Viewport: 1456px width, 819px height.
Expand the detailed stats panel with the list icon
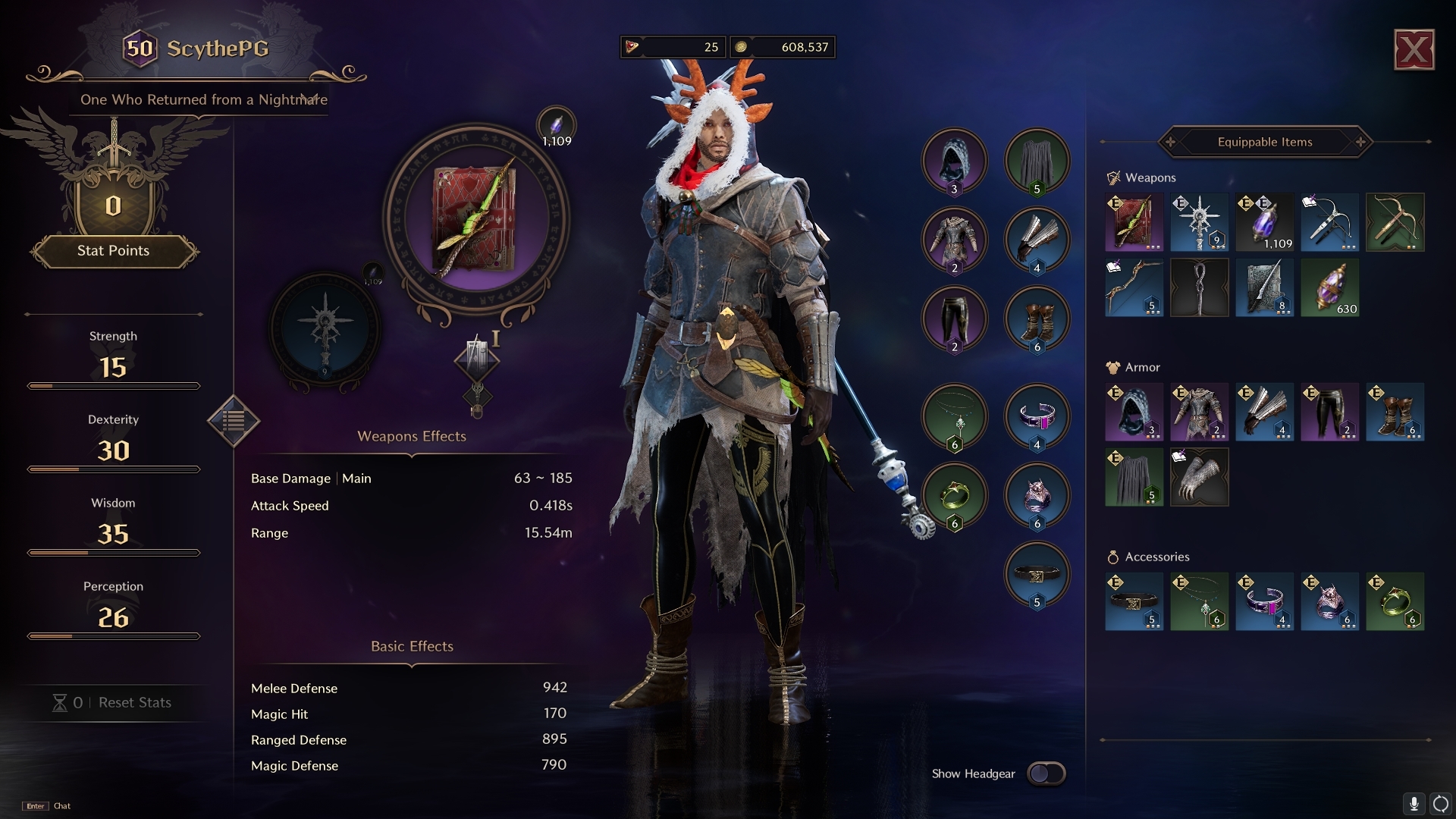point(234,422)
